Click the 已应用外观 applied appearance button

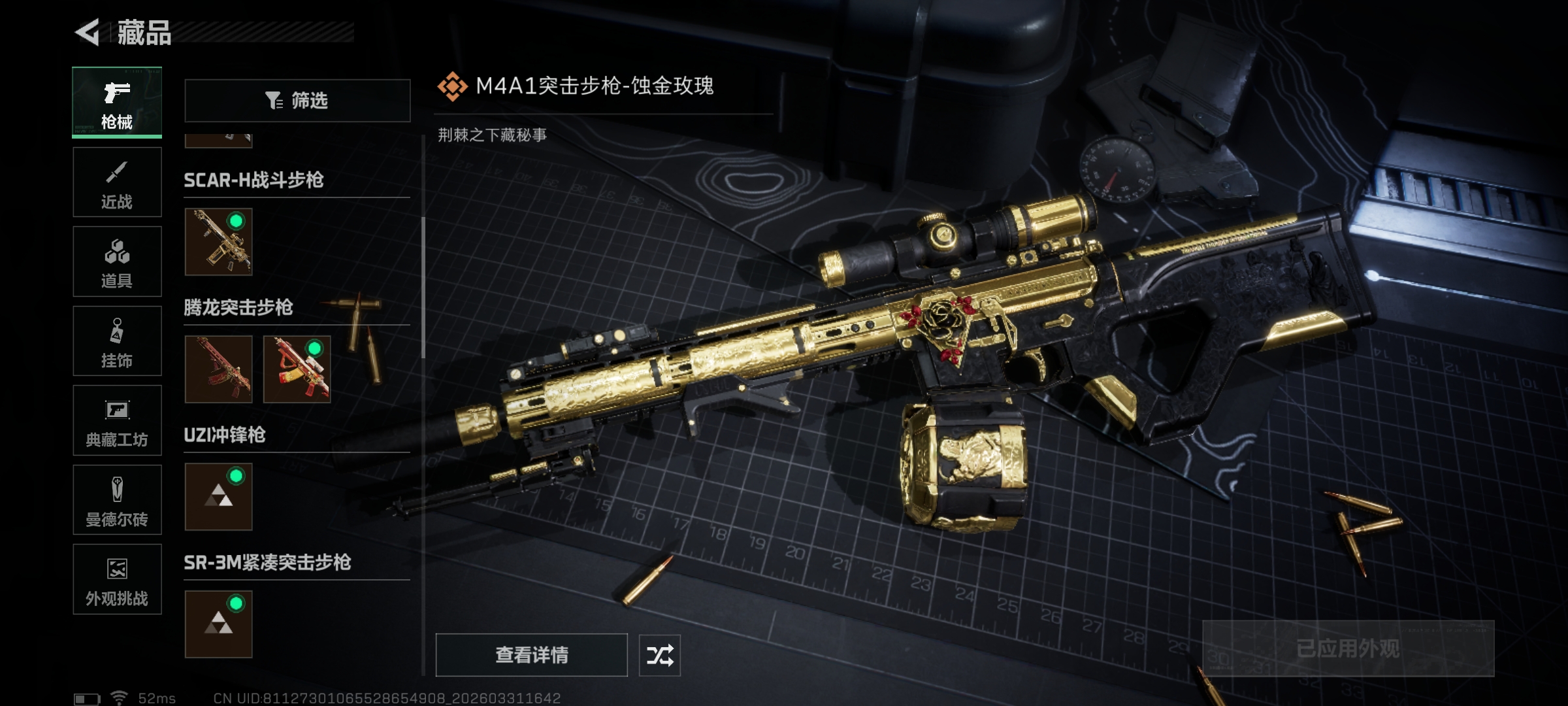[1348, 648]
